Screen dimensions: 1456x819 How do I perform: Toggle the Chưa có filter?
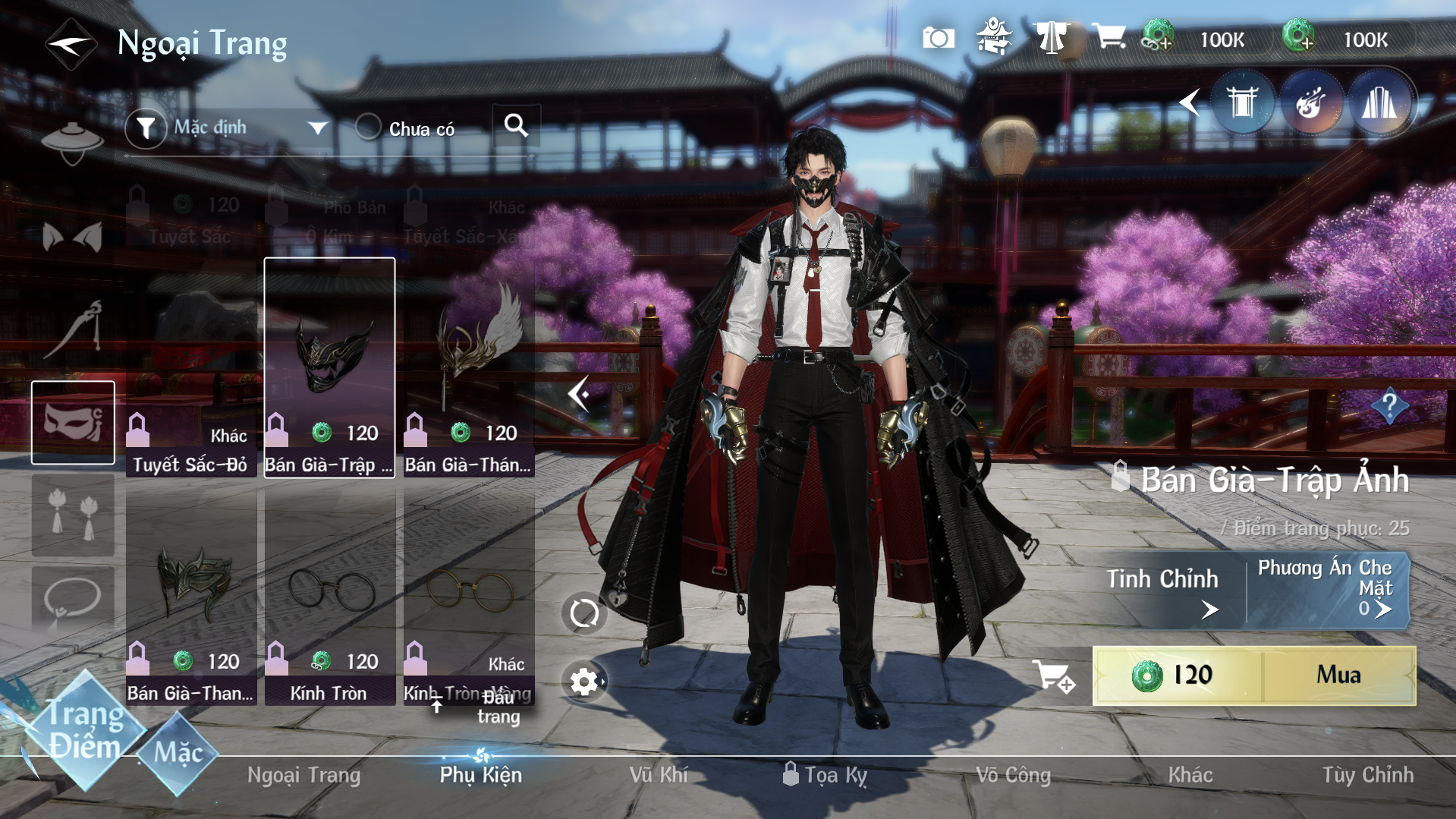point(369,127)
